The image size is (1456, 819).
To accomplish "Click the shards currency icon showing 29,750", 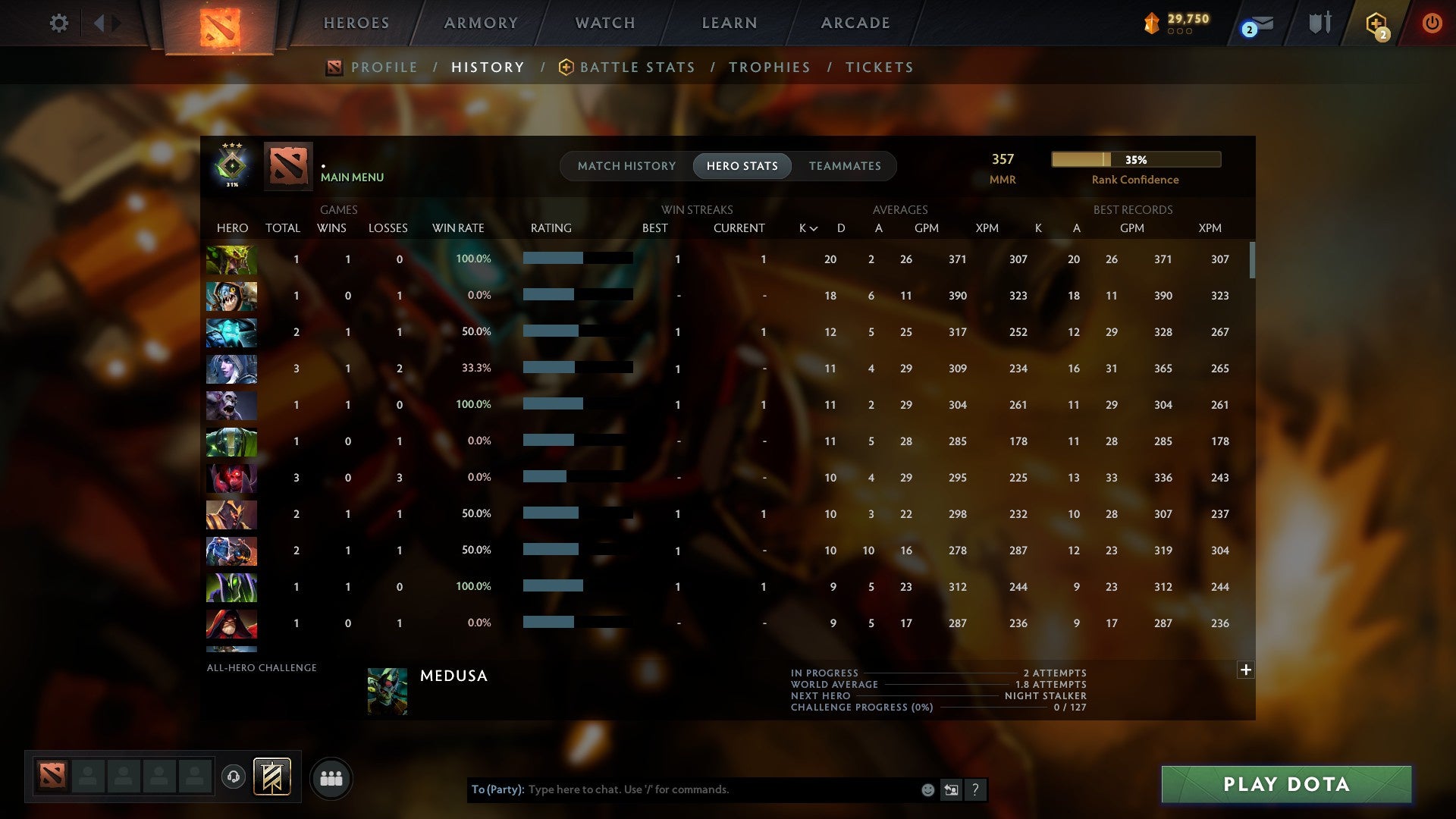I will click(x=1153, y=24).
